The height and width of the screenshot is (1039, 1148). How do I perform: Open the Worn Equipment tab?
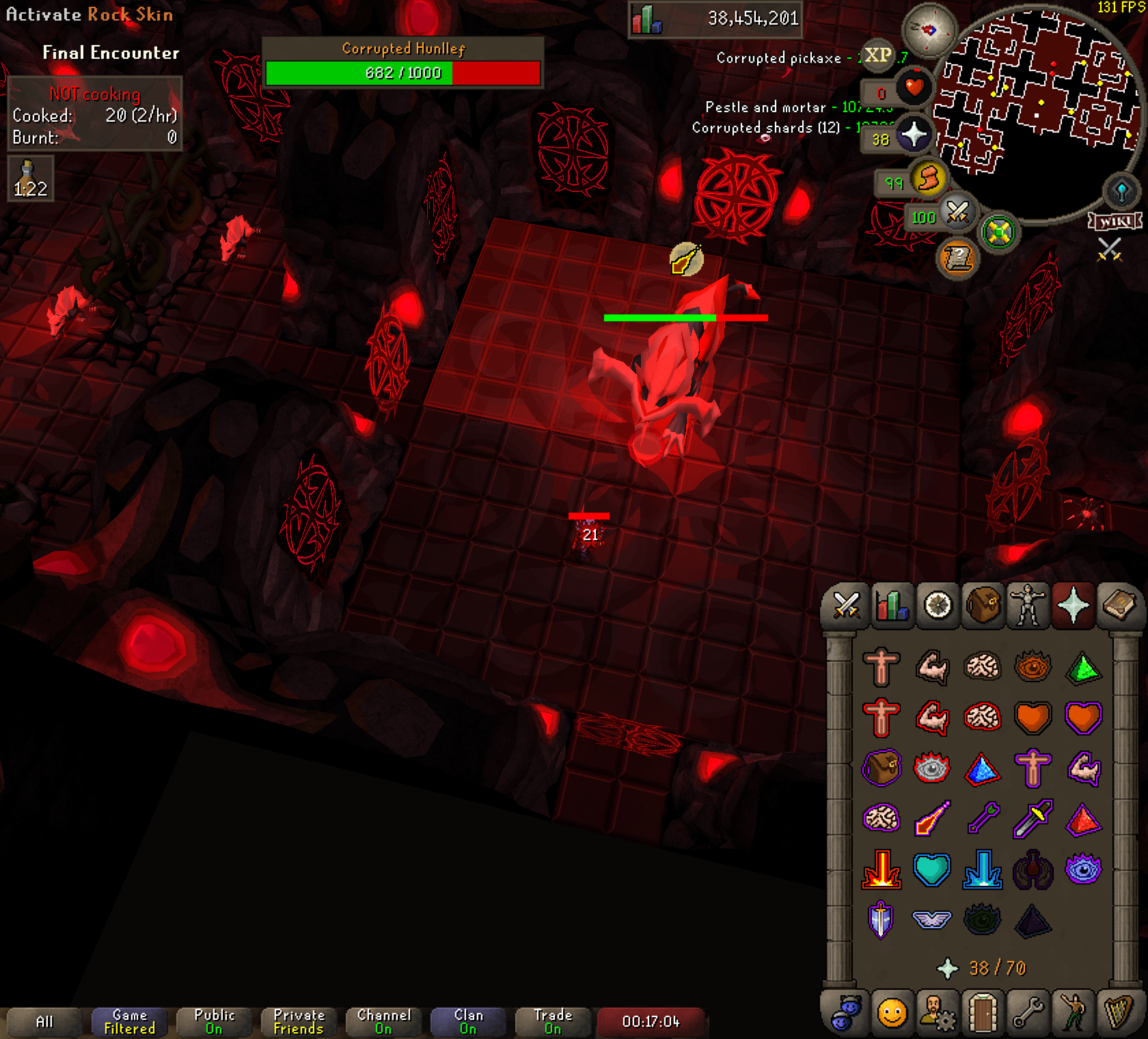pos(1028,606)
